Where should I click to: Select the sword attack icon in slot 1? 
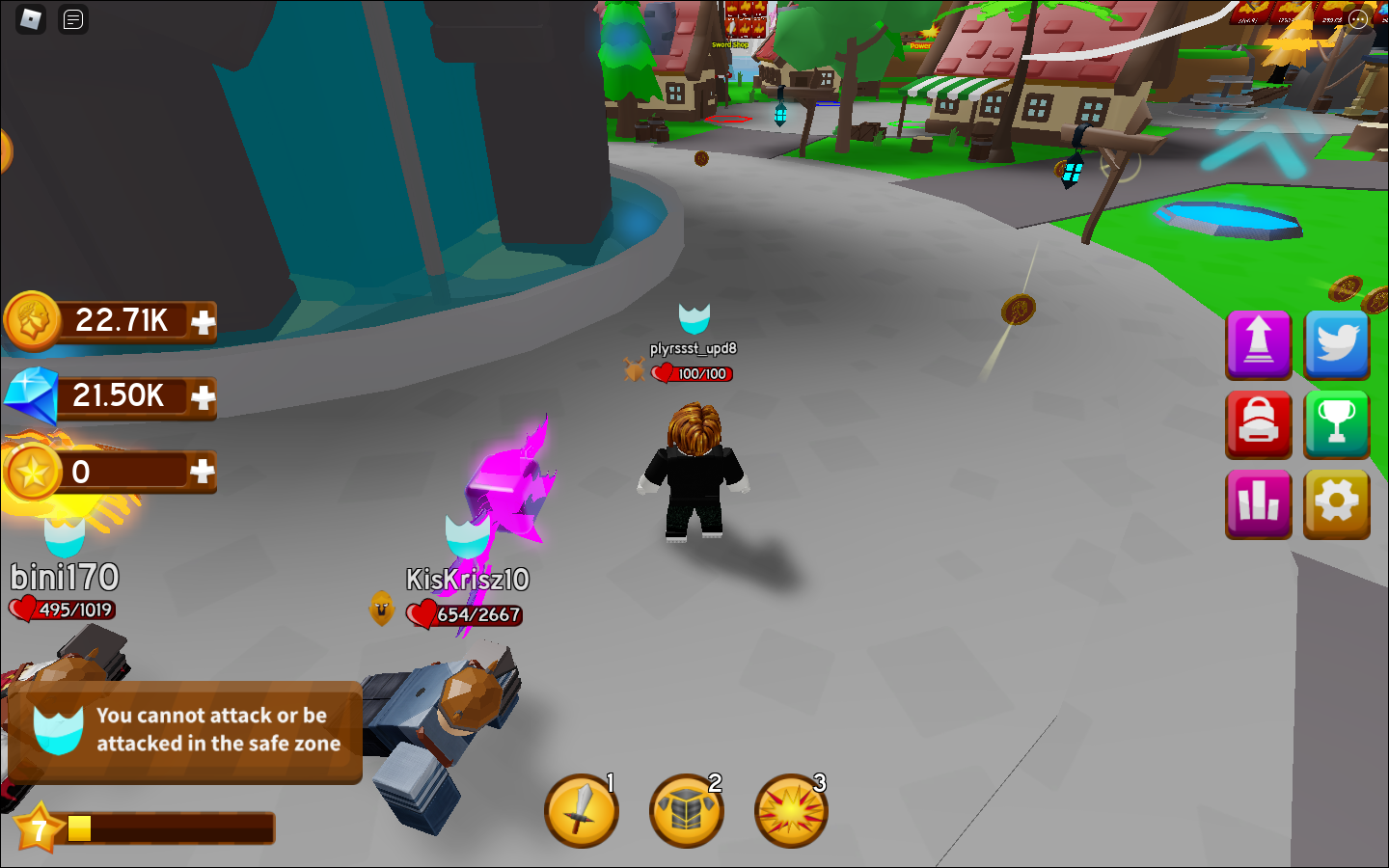click(581, 811)
